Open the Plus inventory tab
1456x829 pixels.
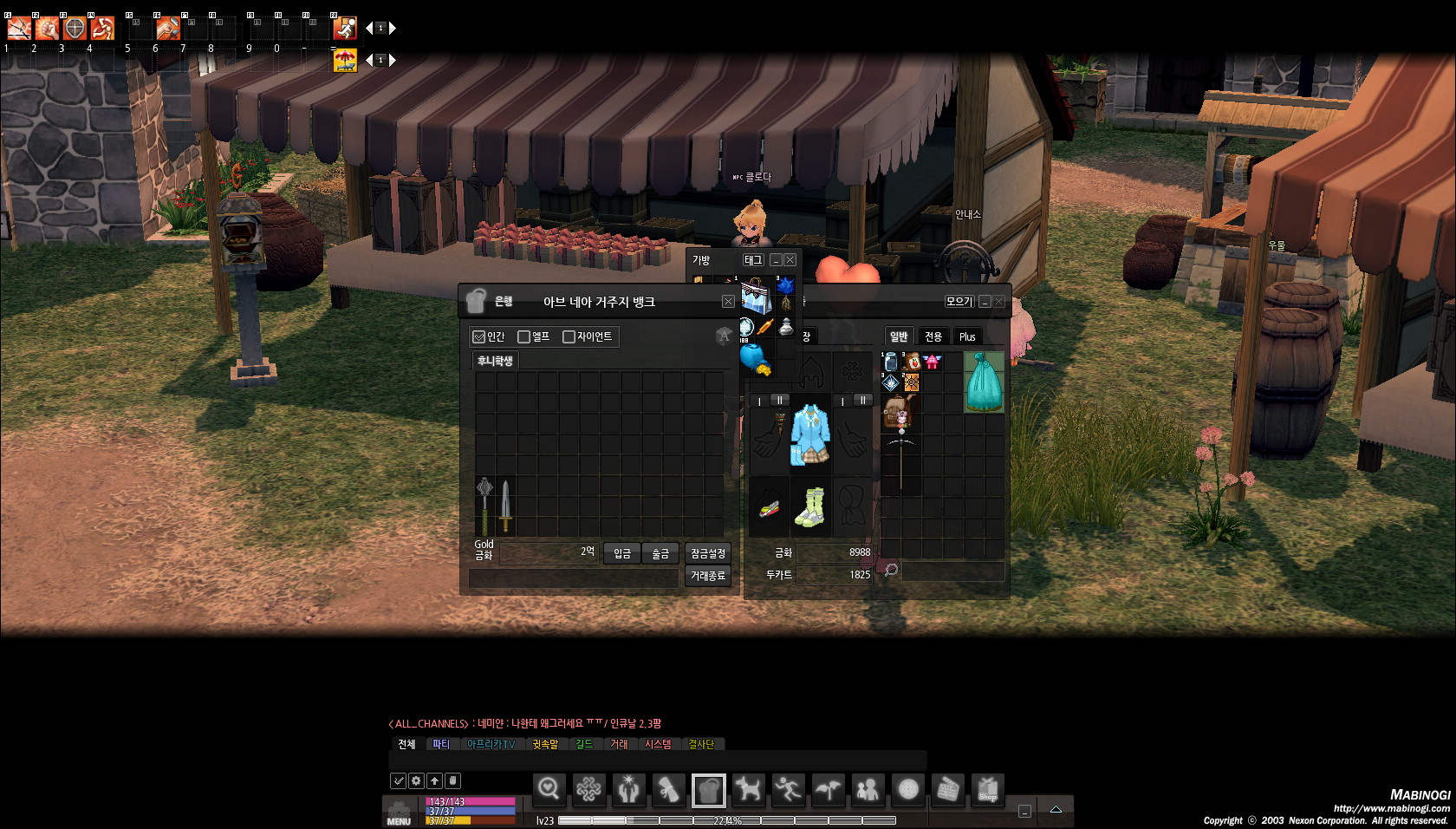click(x=967, y=336)
